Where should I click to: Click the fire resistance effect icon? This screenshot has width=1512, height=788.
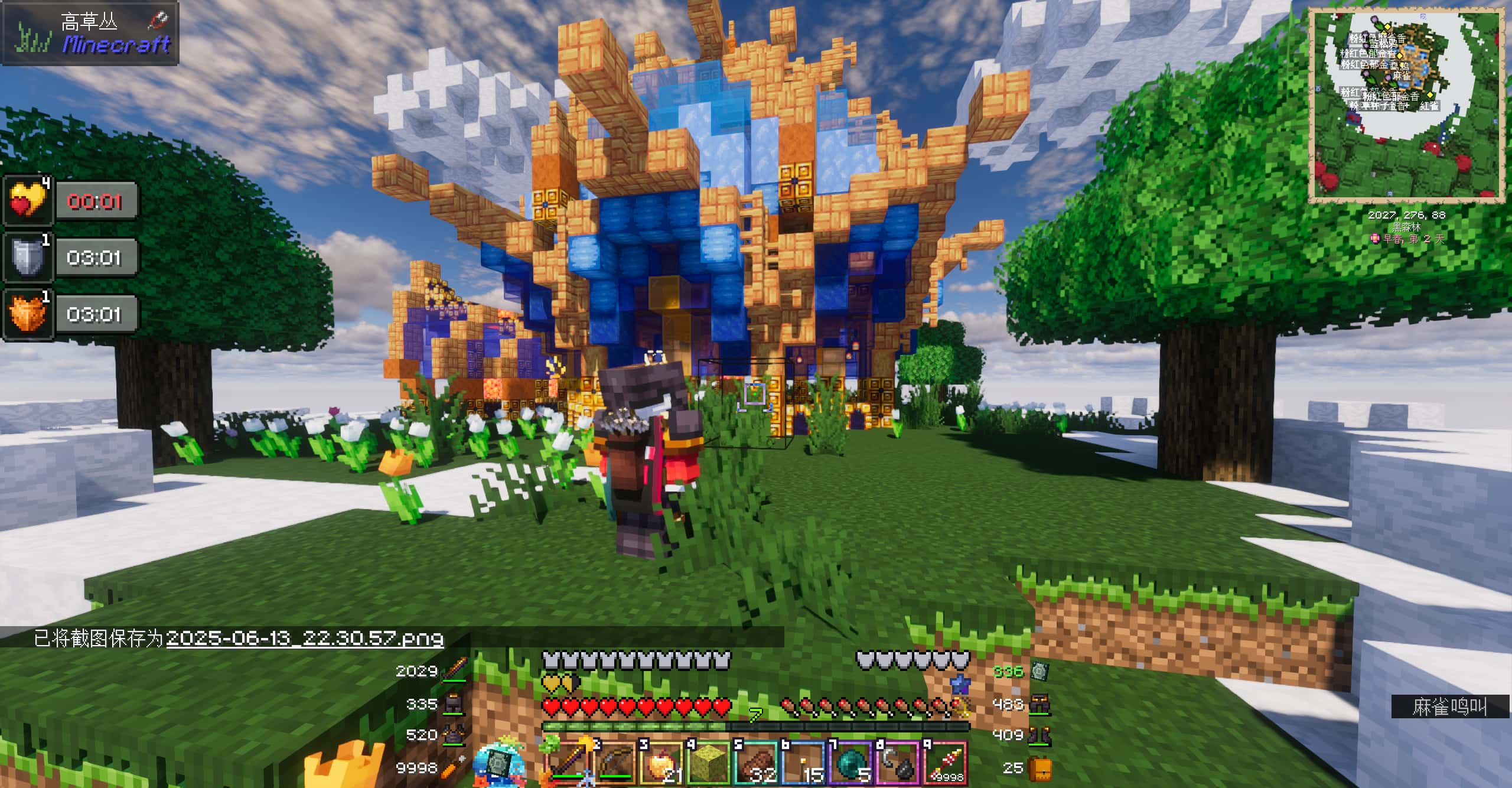28,313
